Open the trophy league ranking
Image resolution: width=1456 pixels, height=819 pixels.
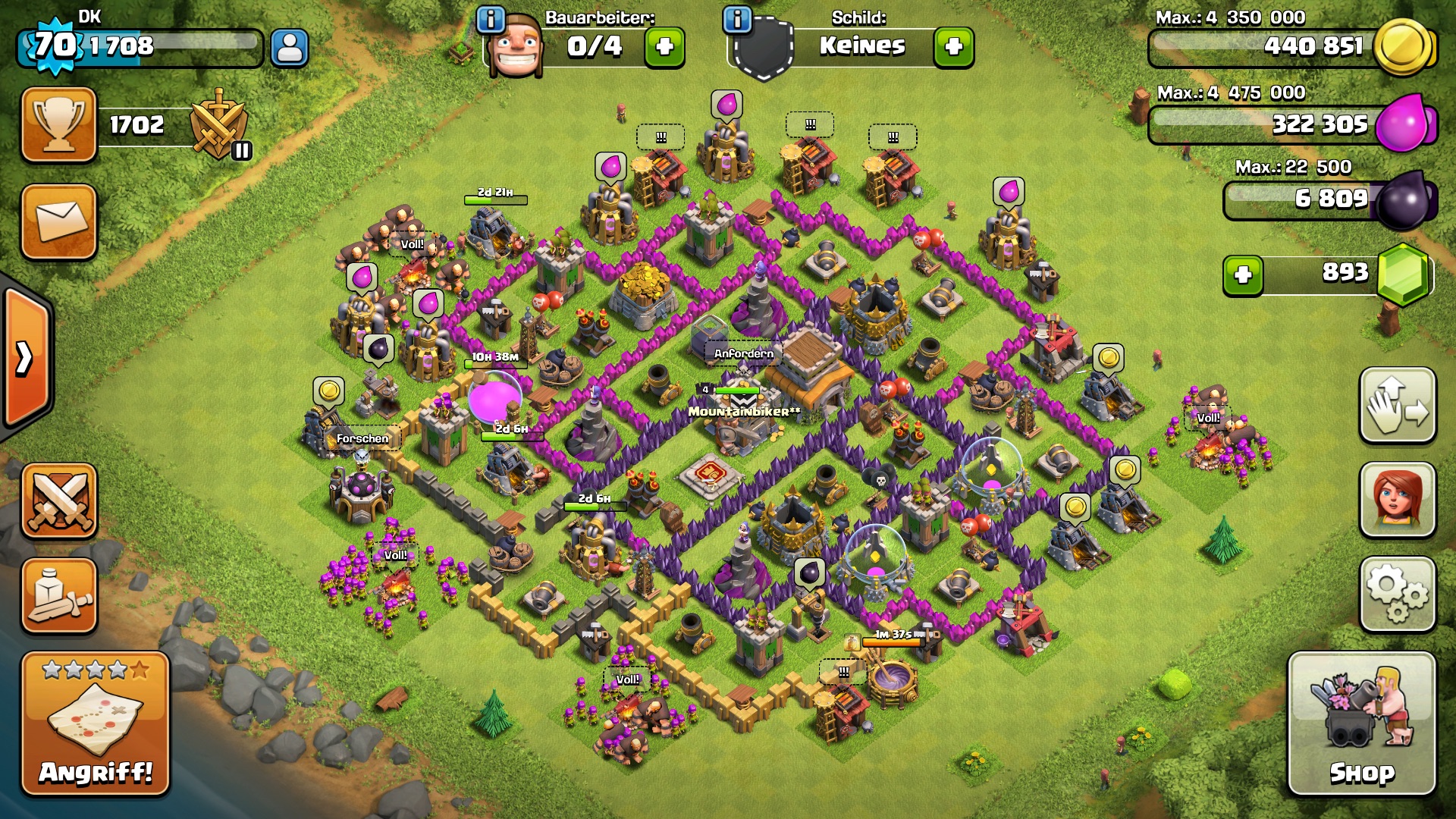click(59, 125)
